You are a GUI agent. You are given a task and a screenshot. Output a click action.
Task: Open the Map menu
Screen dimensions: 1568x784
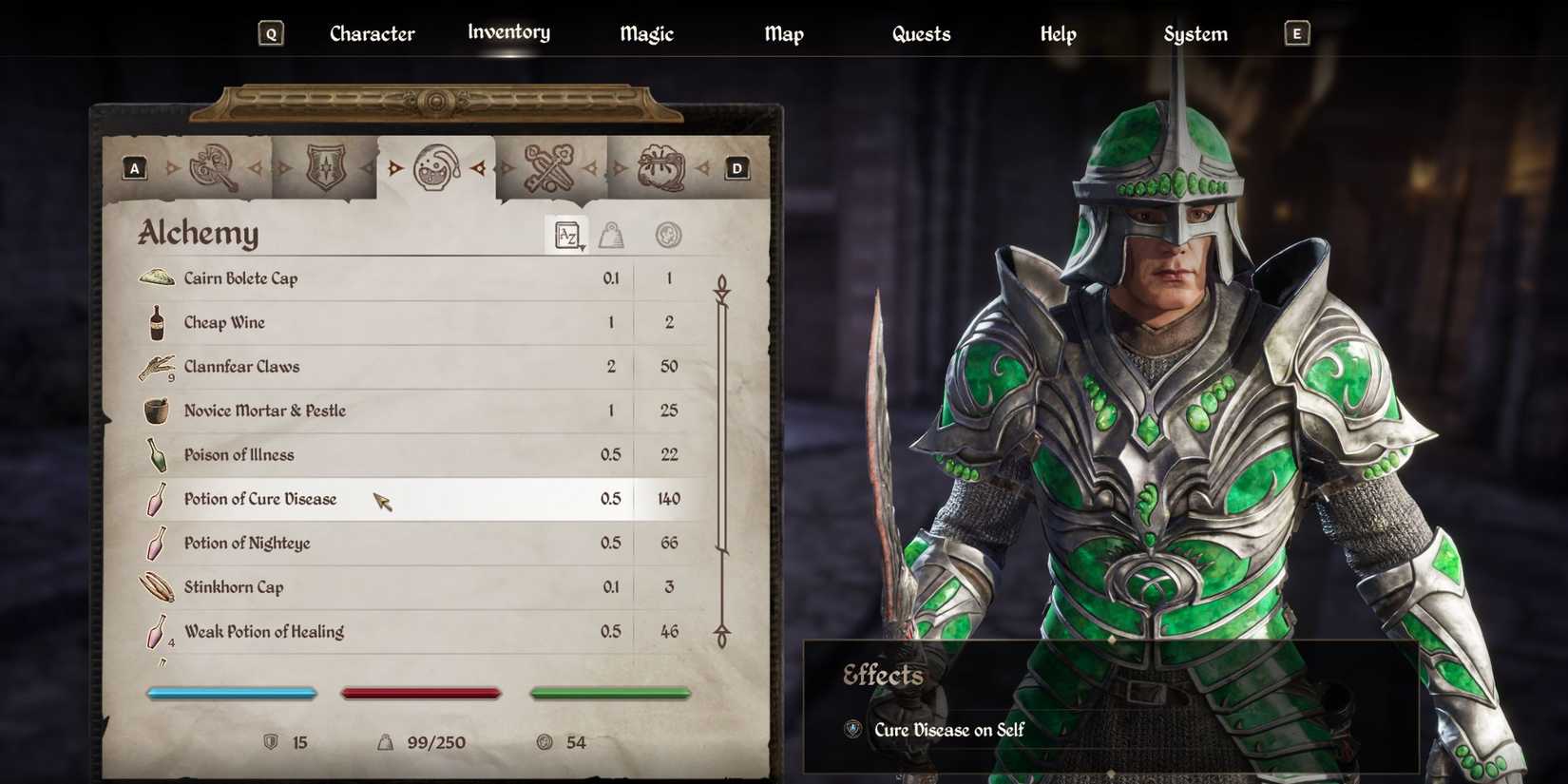tap(784, 33)
